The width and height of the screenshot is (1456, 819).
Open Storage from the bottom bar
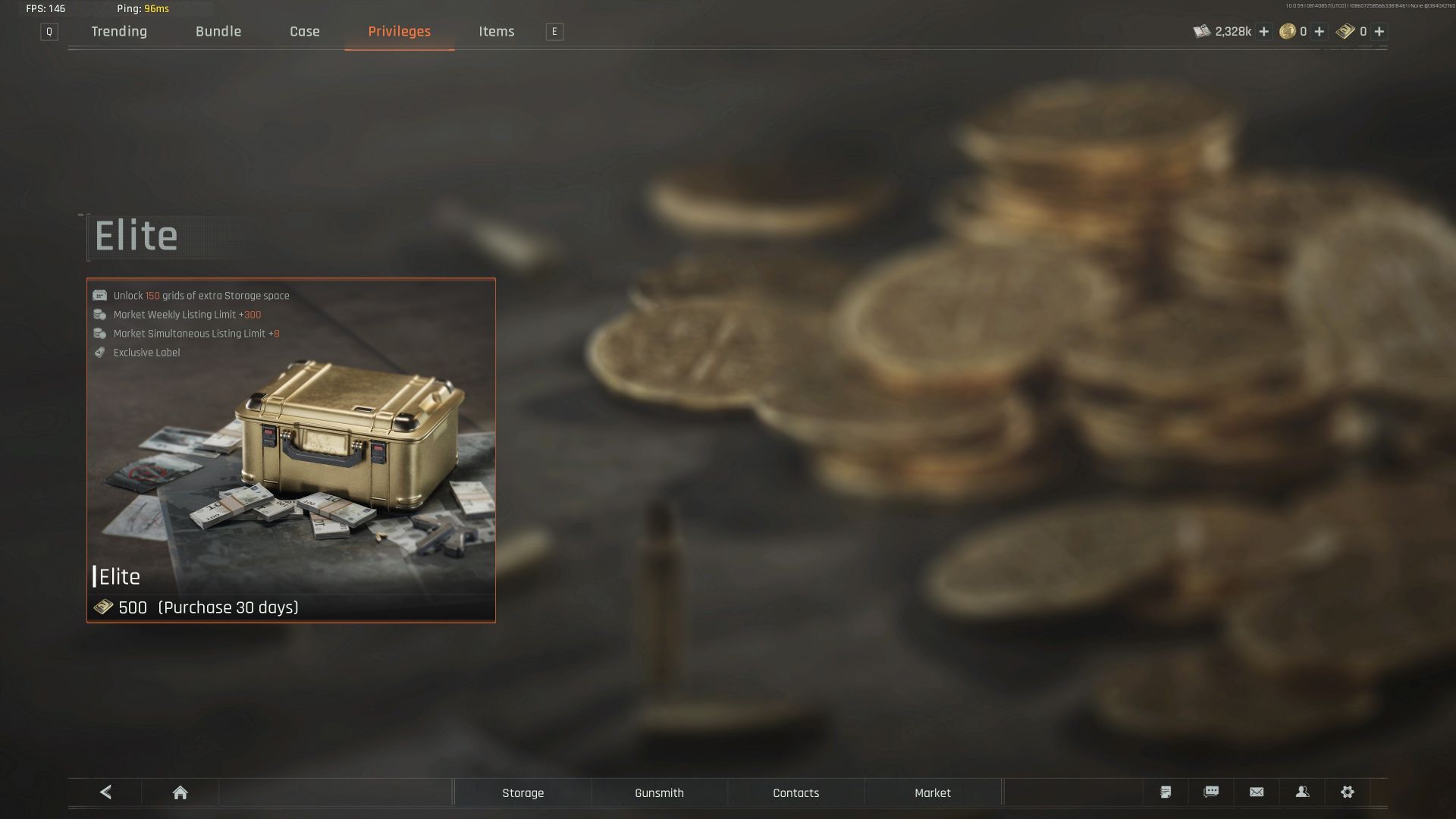click(x=522, y=792)
